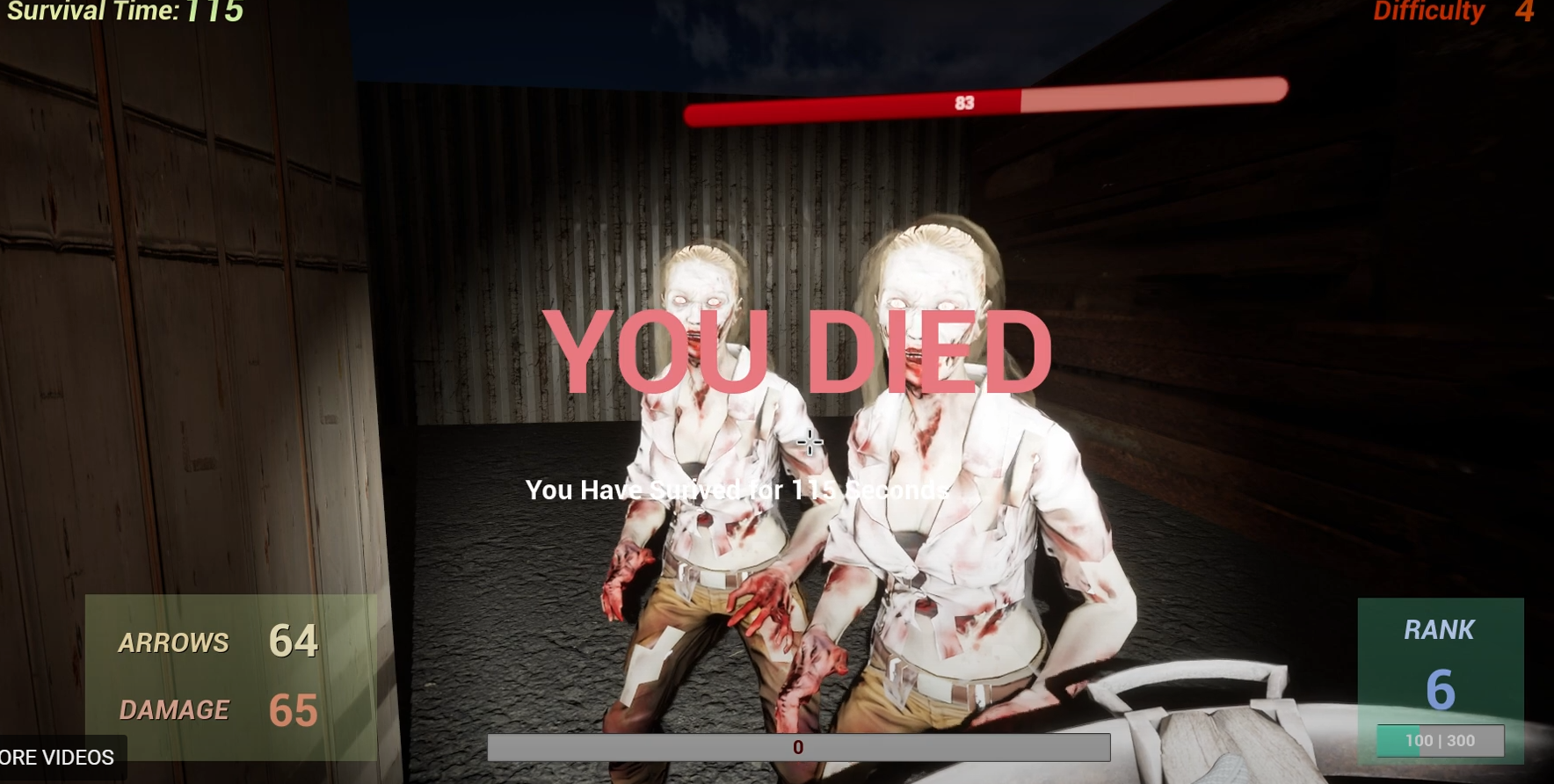
Task: Click the Difficulty indicator showing 4
Action: (1449, 12)
